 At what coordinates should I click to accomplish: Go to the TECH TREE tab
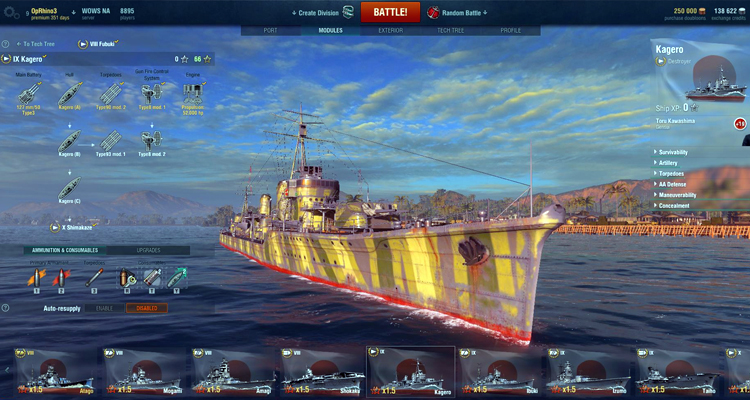pyautogui.click(x=450, y=31)
